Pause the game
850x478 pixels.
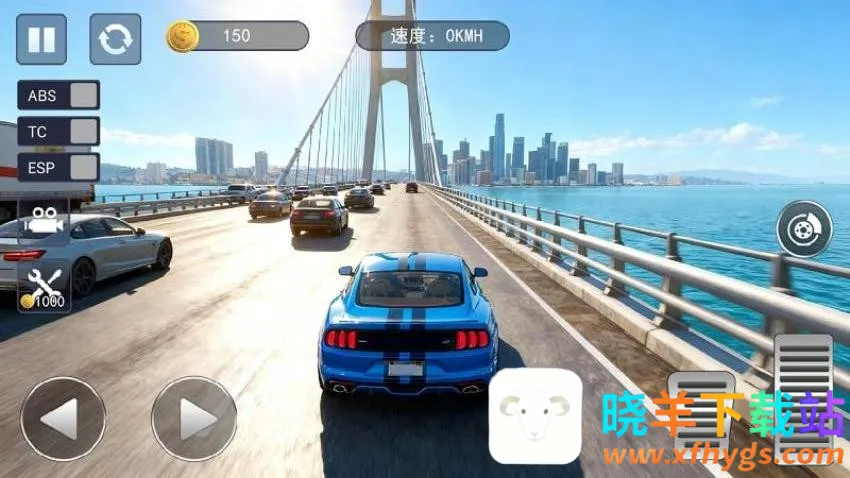[41, 39]
